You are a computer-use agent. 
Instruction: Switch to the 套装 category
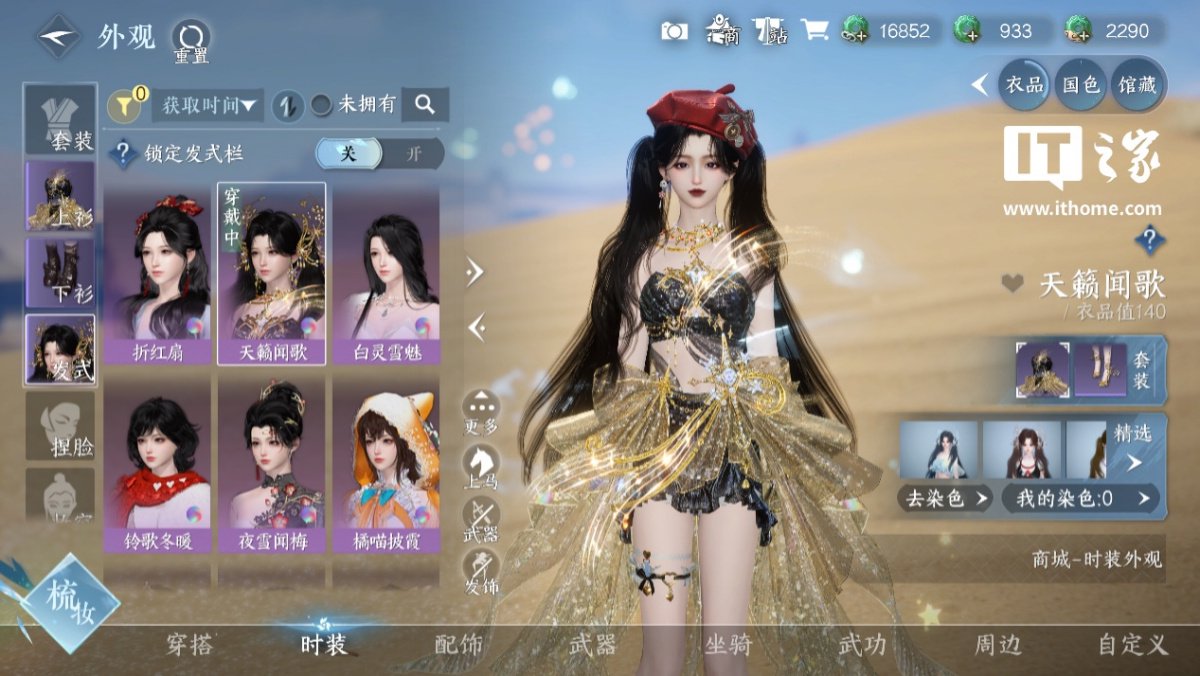(x=61, y=119)
